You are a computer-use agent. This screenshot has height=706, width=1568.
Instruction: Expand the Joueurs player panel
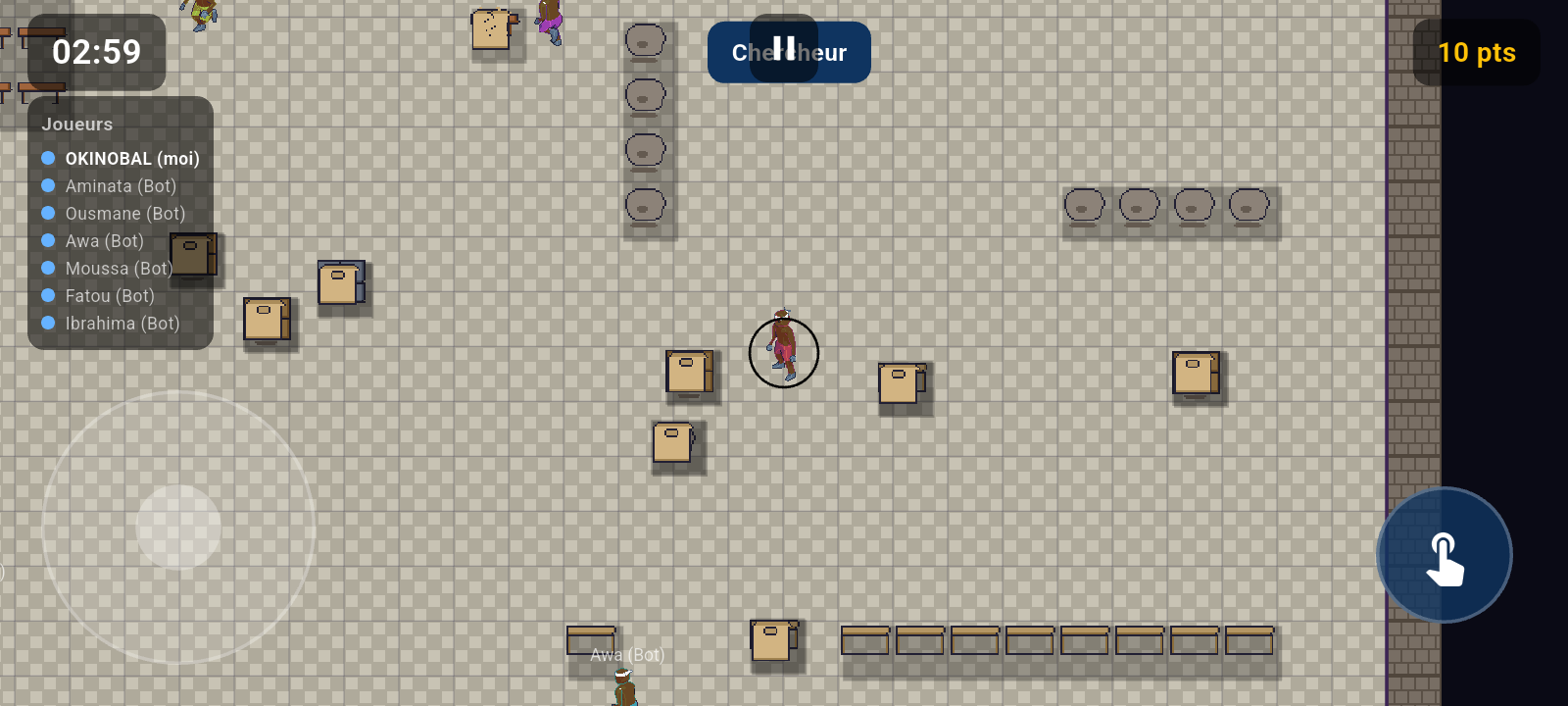(x=76, y=124)
